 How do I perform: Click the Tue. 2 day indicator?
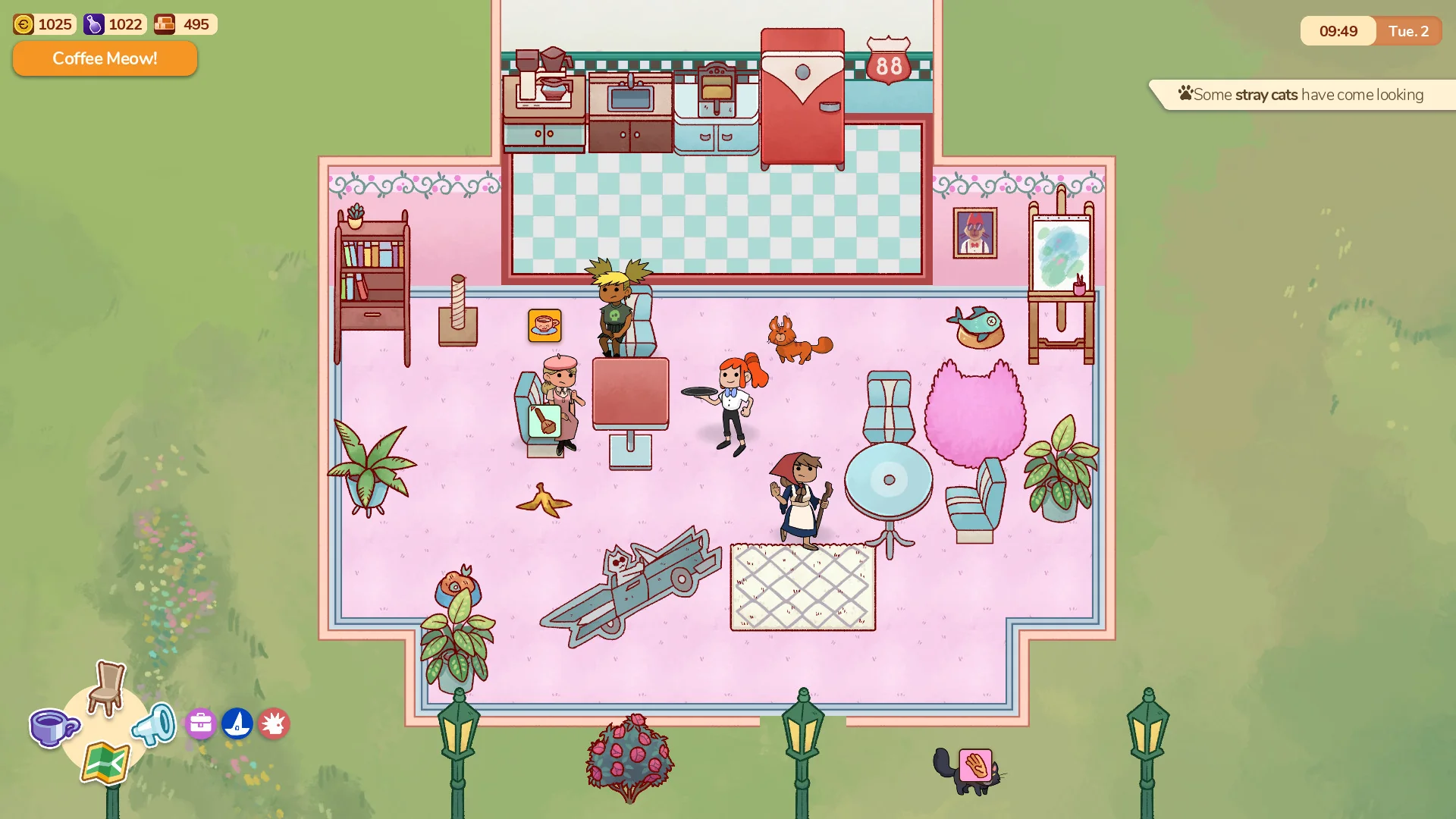1408,31
